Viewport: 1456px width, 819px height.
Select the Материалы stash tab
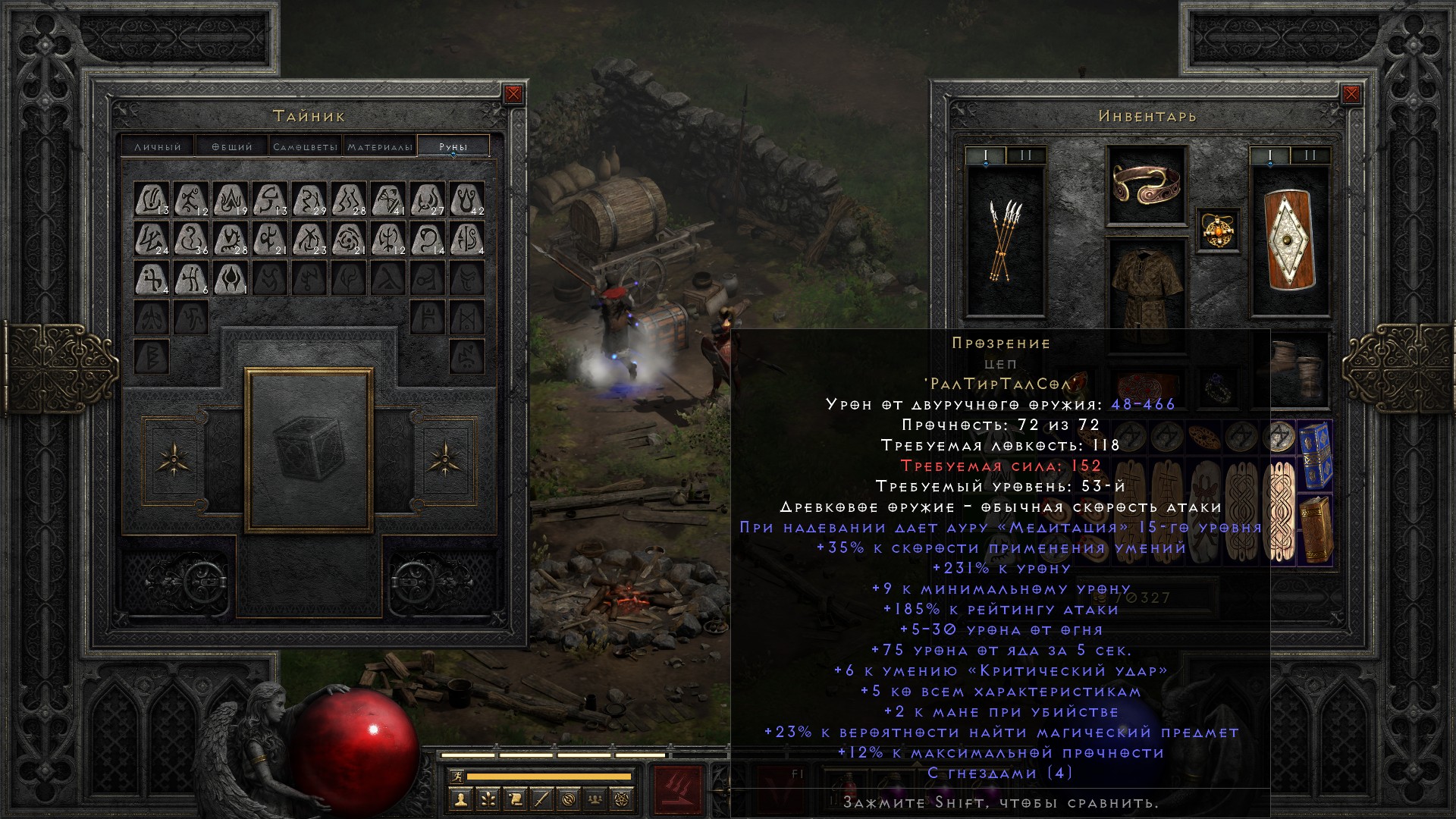[380, 146]
